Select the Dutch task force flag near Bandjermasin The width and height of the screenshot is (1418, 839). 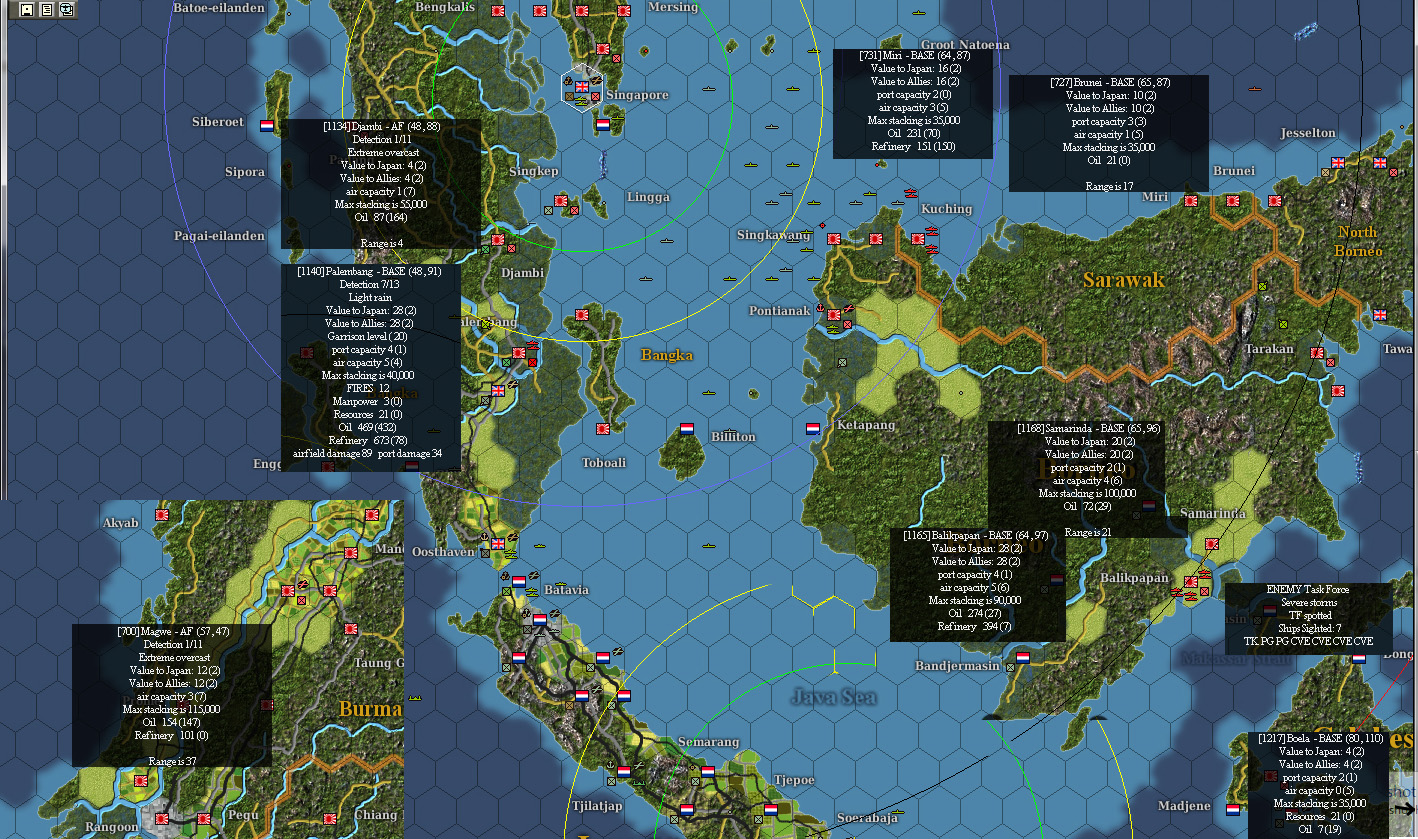click(x=1023, y=658)
